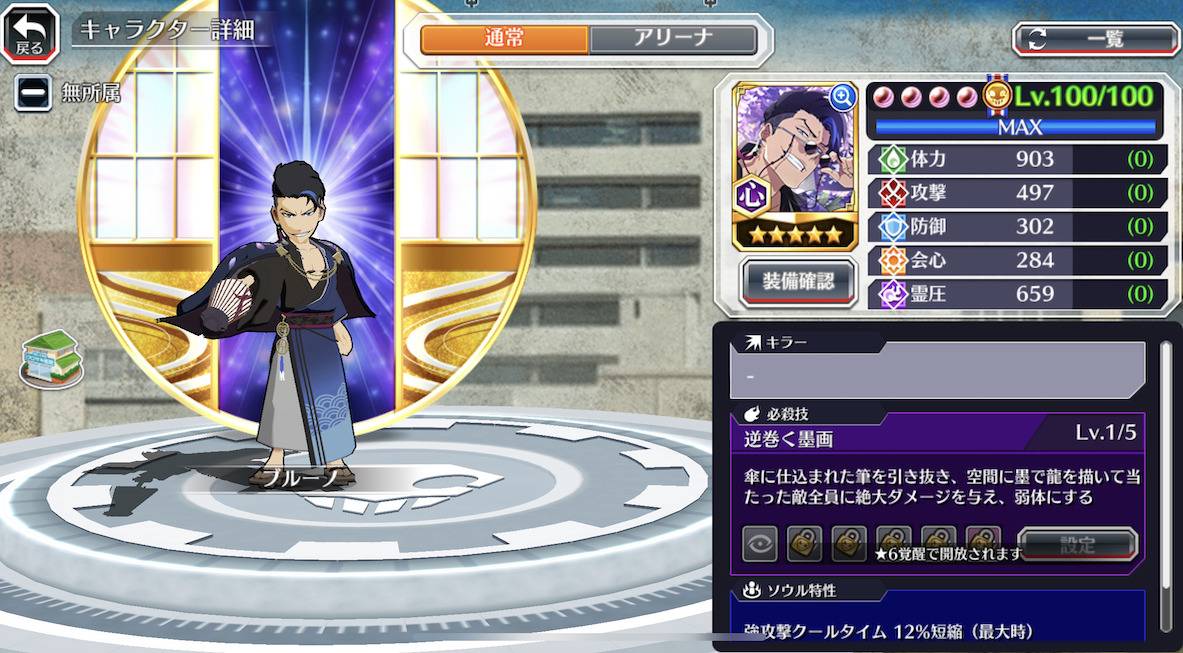The height and width of the screenshot is (653, 1183).
Task: Toggle the eye preview icon
Action: (x=760, y=545)
